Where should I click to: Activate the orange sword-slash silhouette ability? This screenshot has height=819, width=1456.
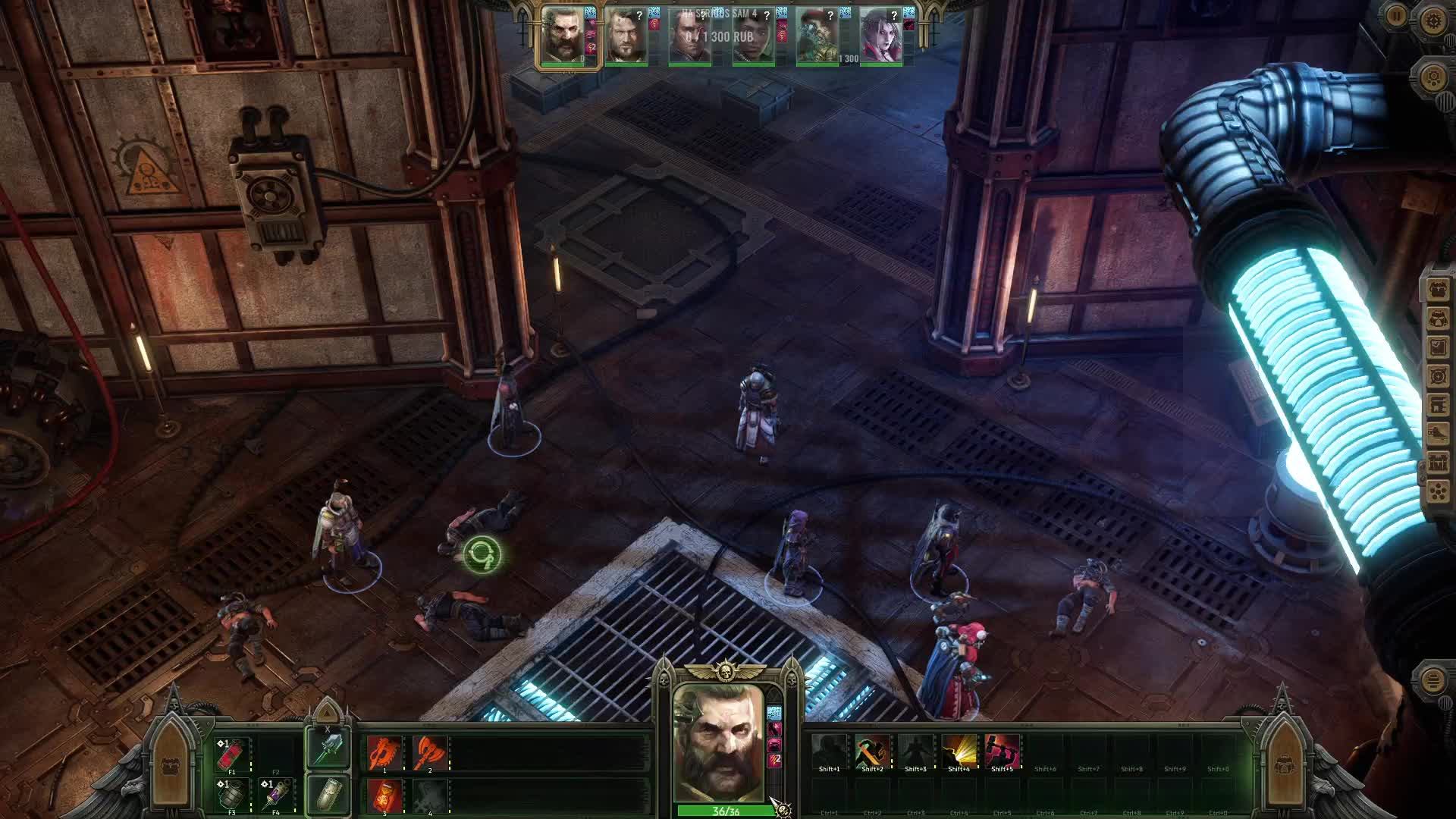click(x=872, y=751)
